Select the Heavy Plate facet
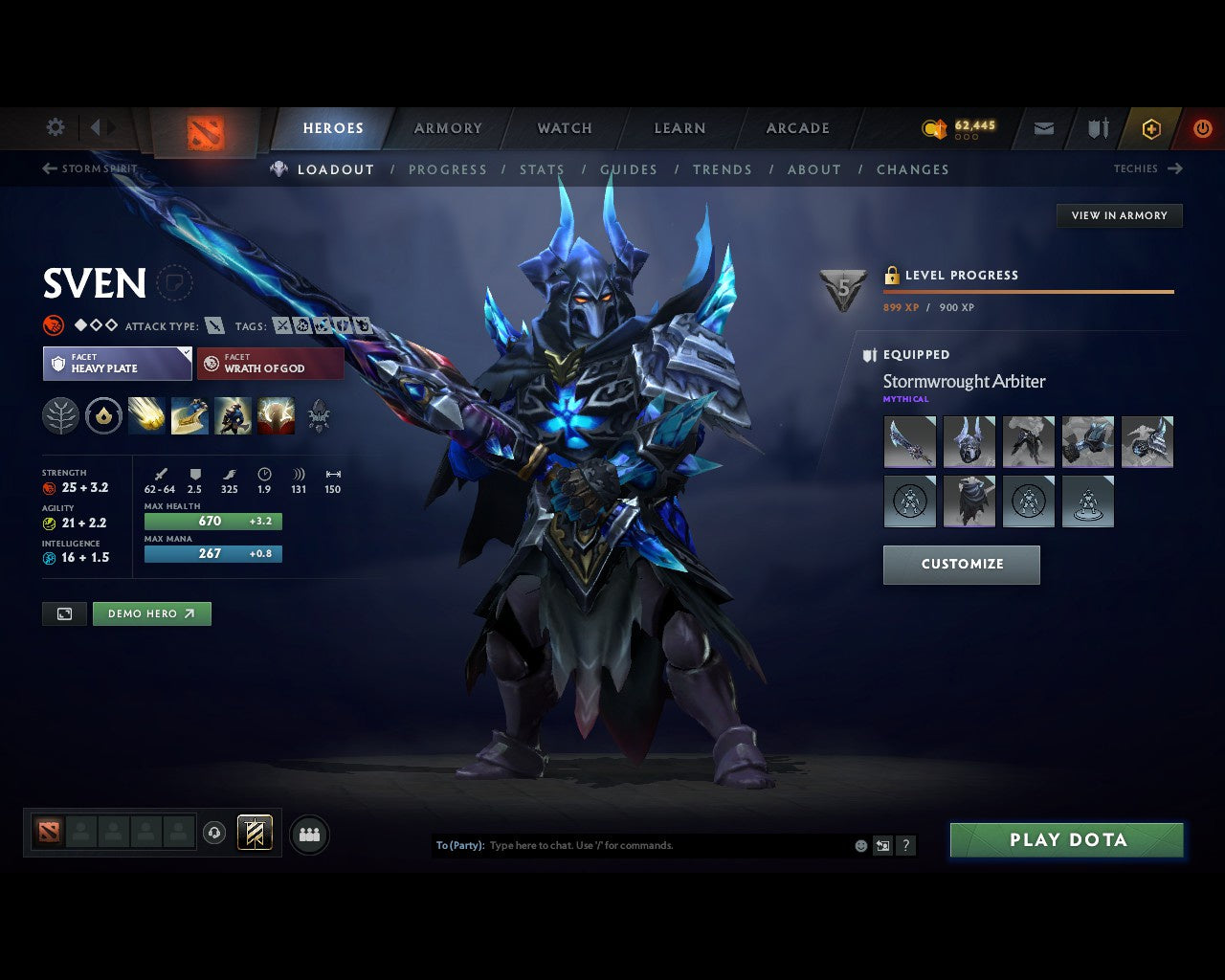This screenshot has width=1225, height=980. click(x=117, y=364)
